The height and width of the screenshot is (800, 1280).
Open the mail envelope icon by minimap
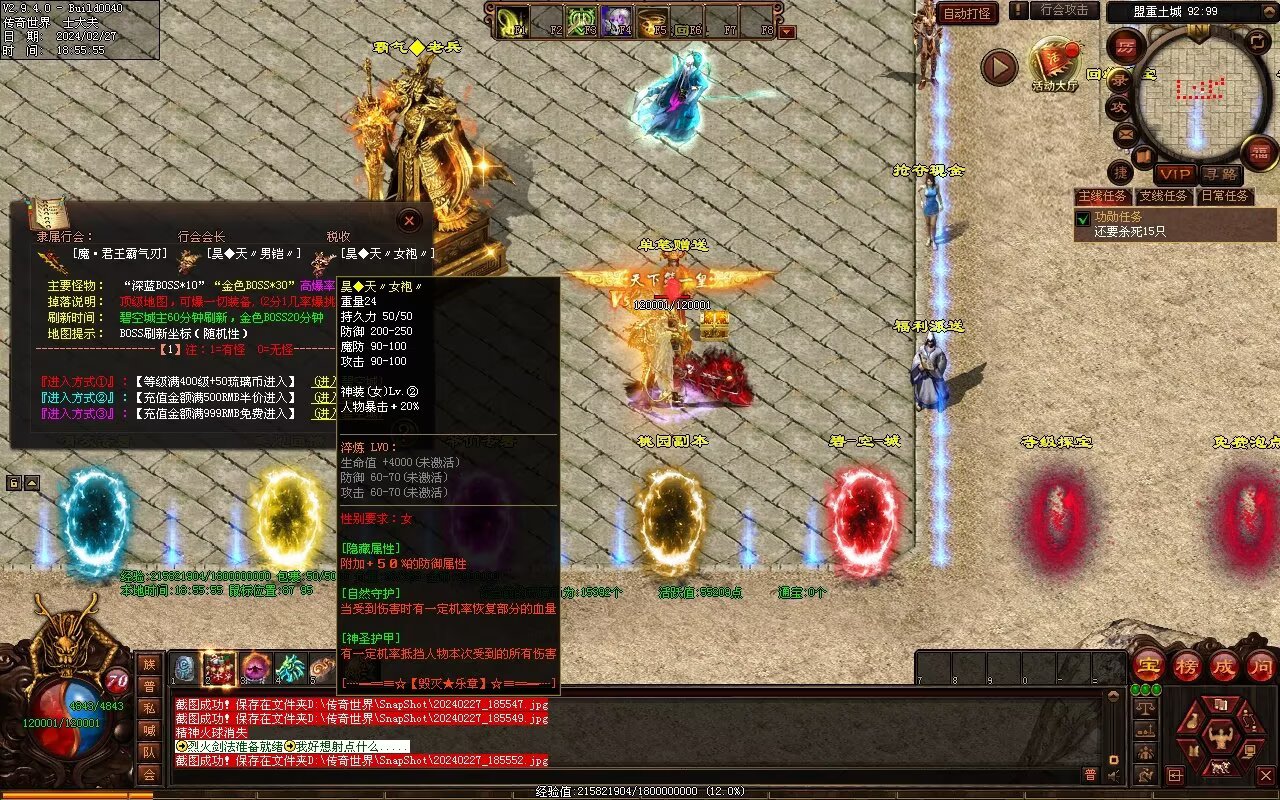1125,133
